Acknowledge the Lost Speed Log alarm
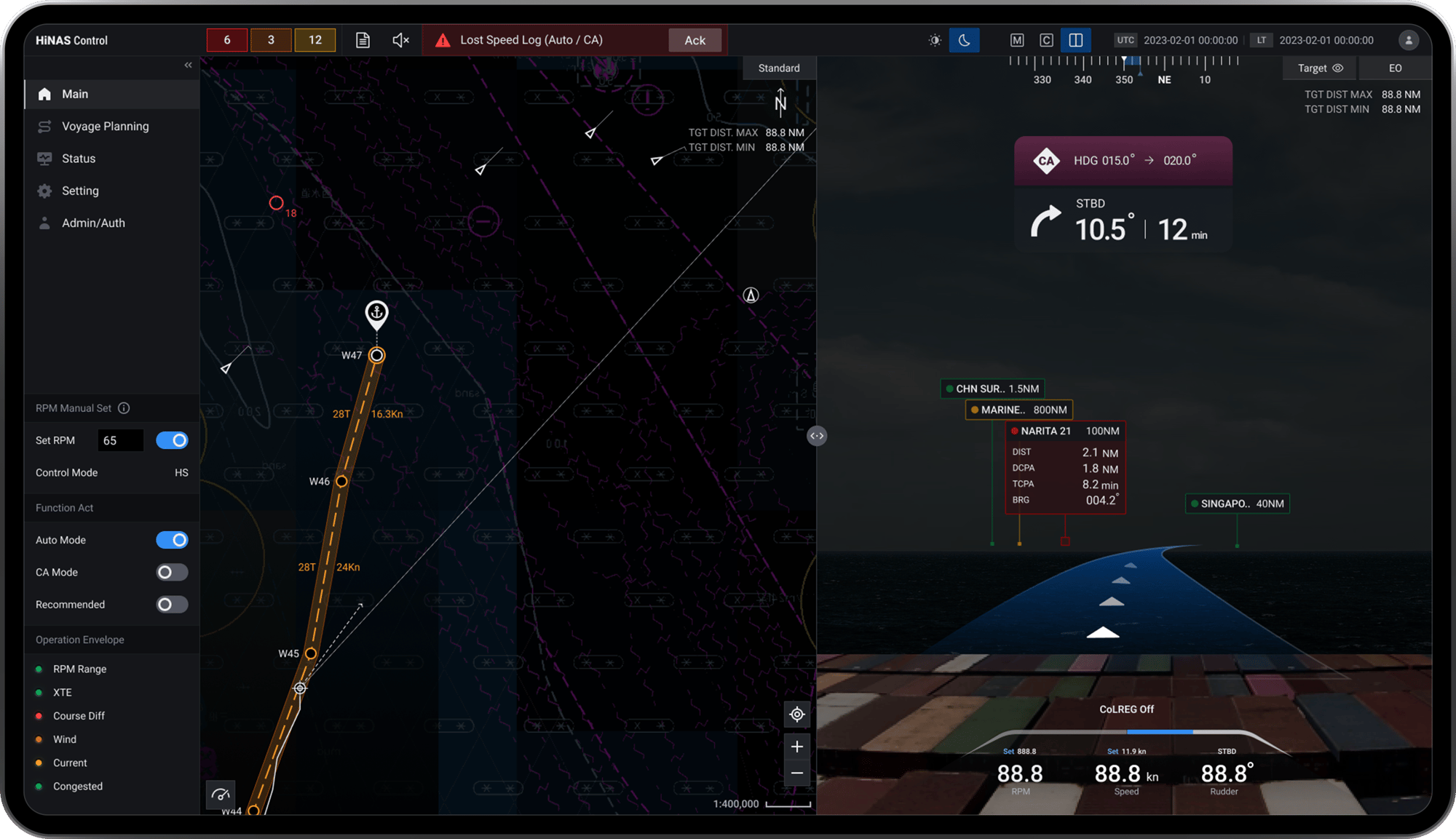1456x839 pixels. 695,40
